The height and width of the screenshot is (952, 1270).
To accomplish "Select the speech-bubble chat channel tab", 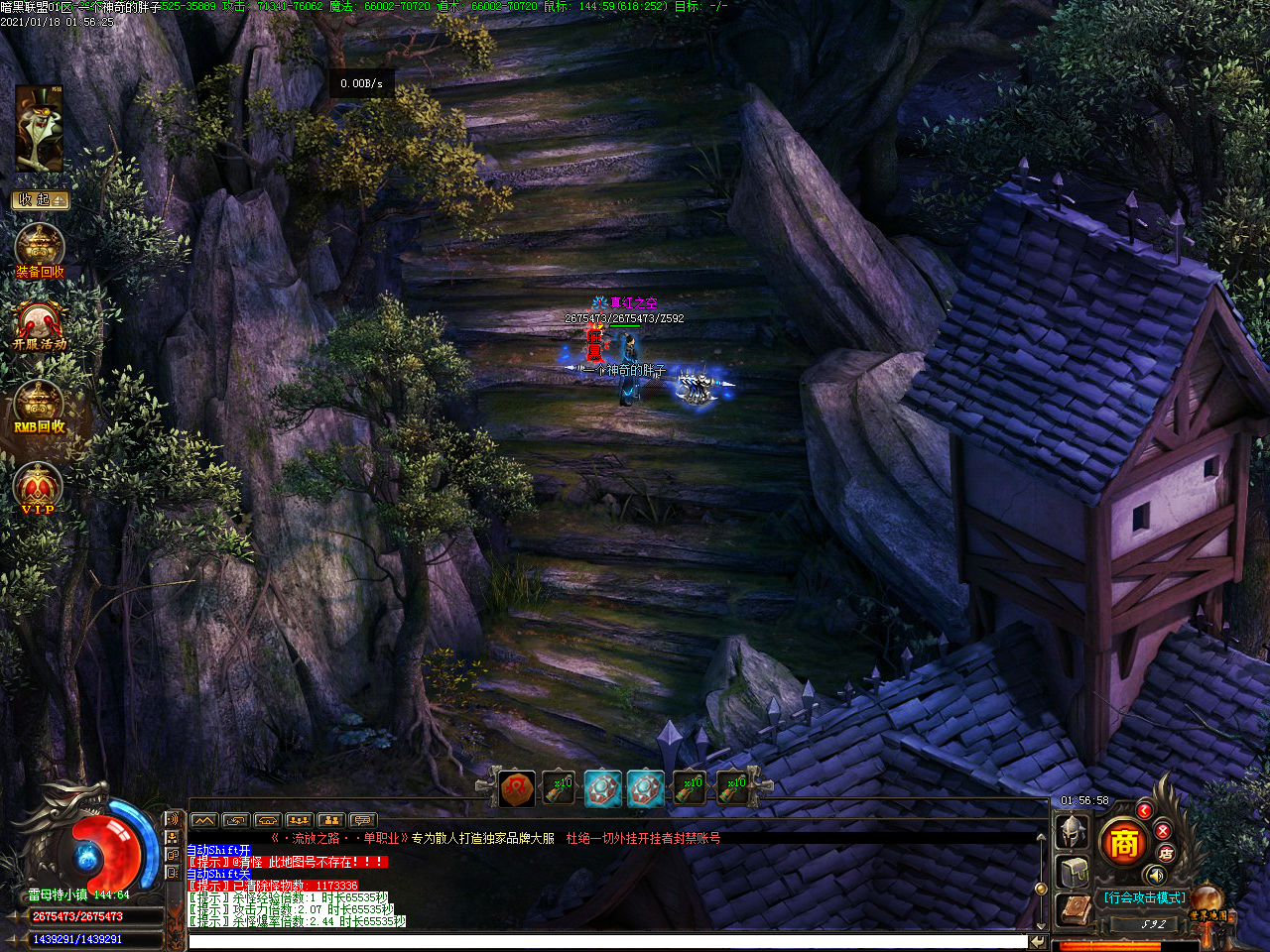I will coord(363,820).
